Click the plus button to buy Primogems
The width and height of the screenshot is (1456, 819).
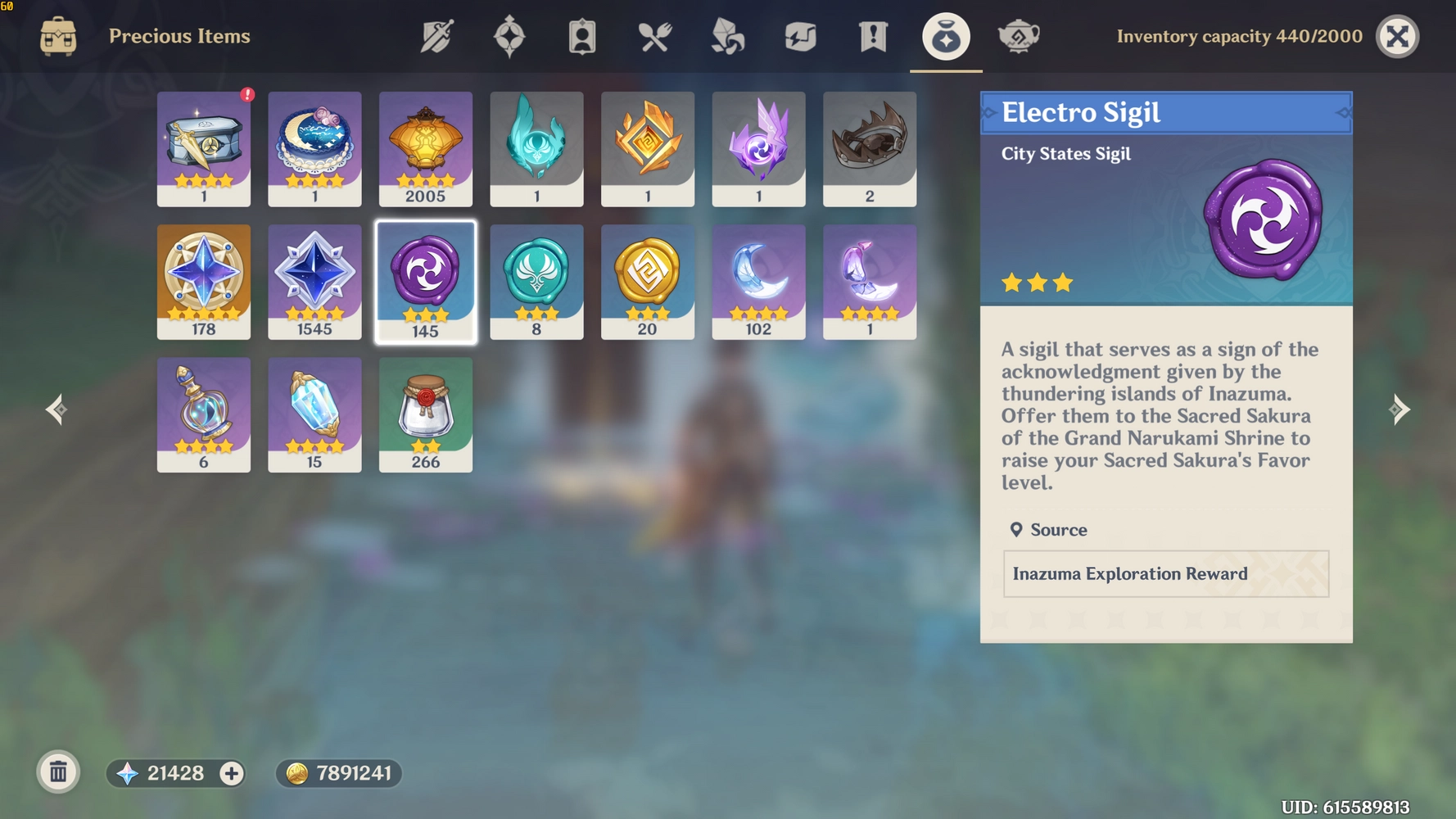(x=232, y=772)
